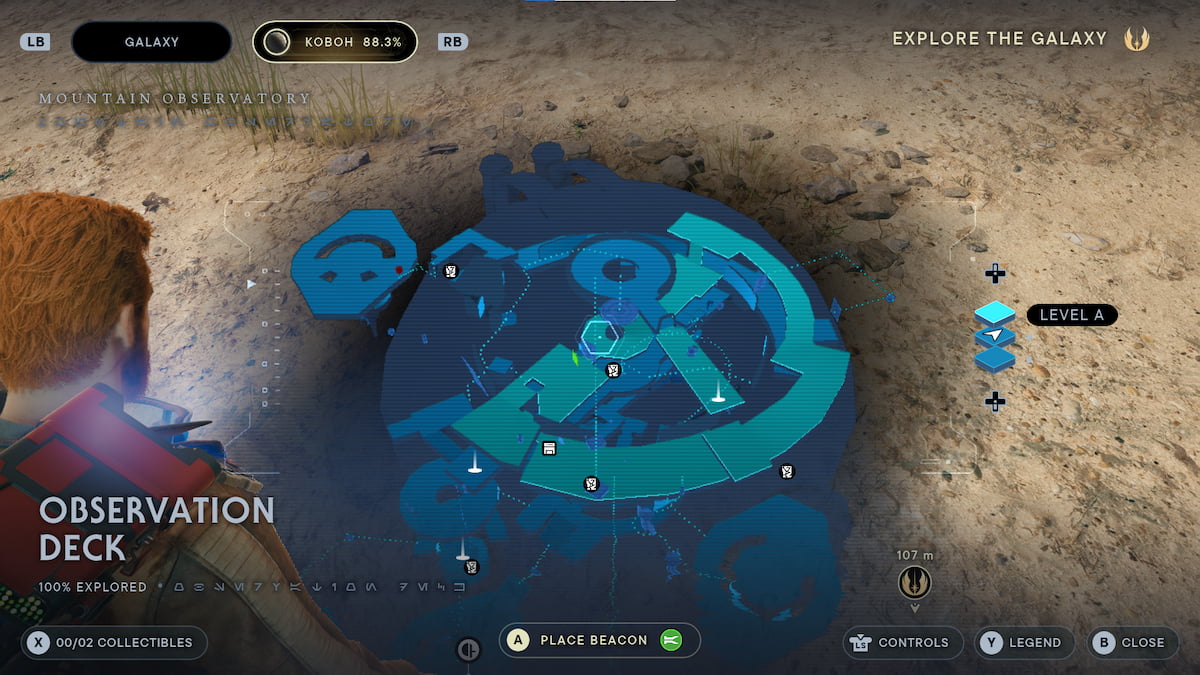Image resolution: width=1200 pixels, height=675 pixels.
Task: Switch to the Galaxy map tab
Action: pyautogui.click(x=152, y=42)
